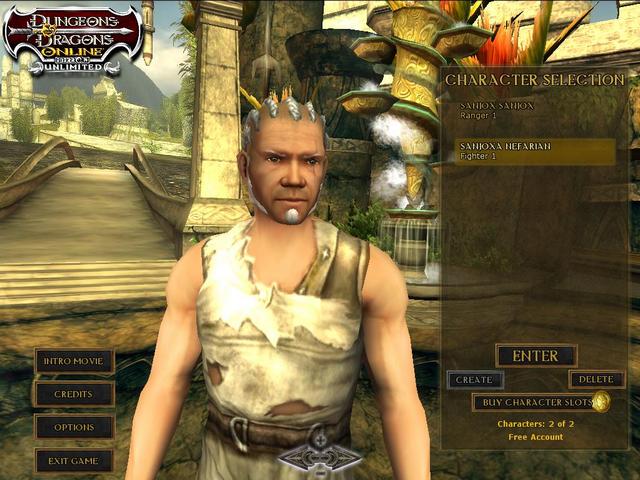Open the Options menu
Image resolution: width=640 pixels, height=480 pixels.
point(74,427)
